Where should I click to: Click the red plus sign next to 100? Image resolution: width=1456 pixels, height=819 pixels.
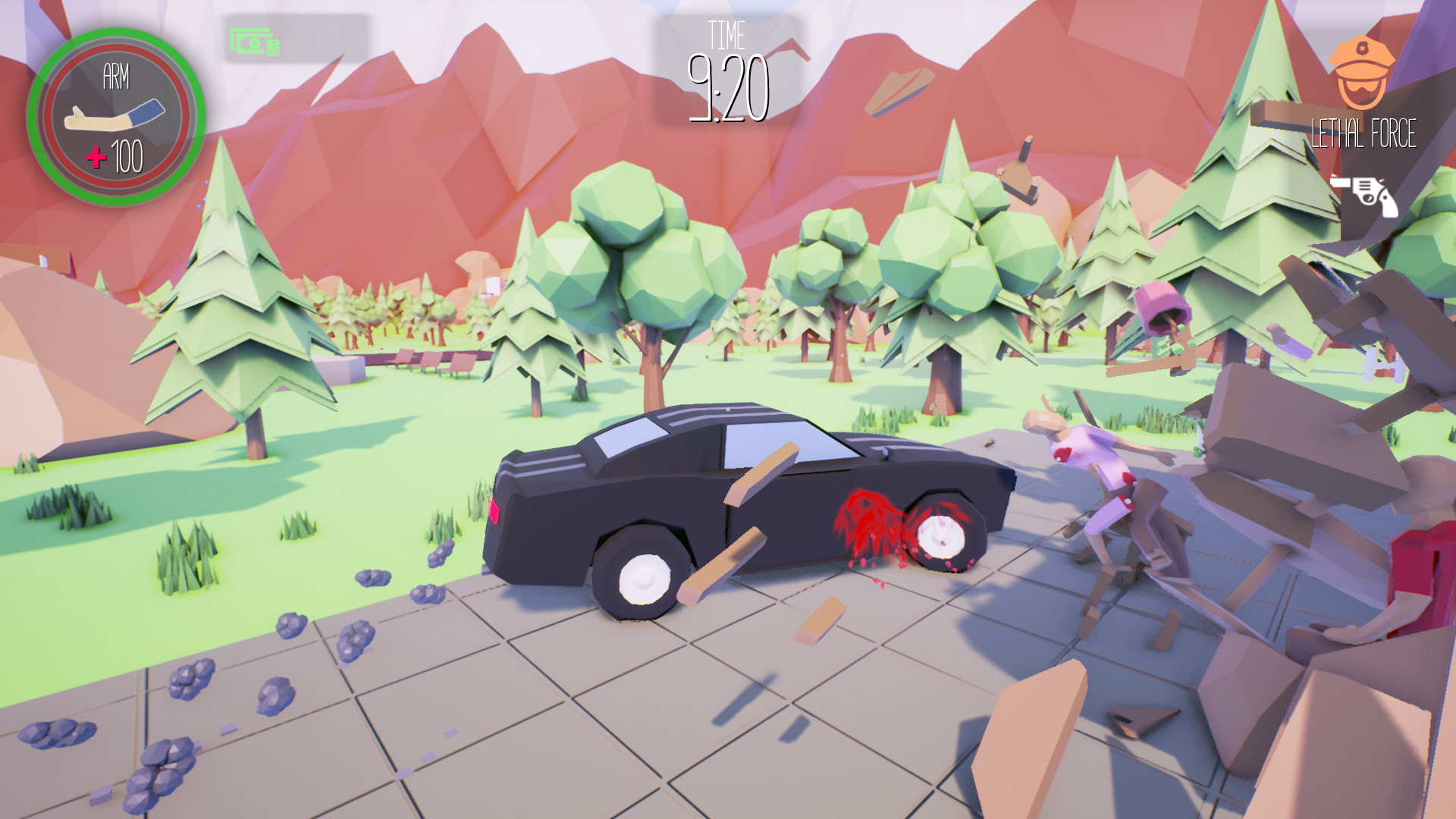point(97,157)
